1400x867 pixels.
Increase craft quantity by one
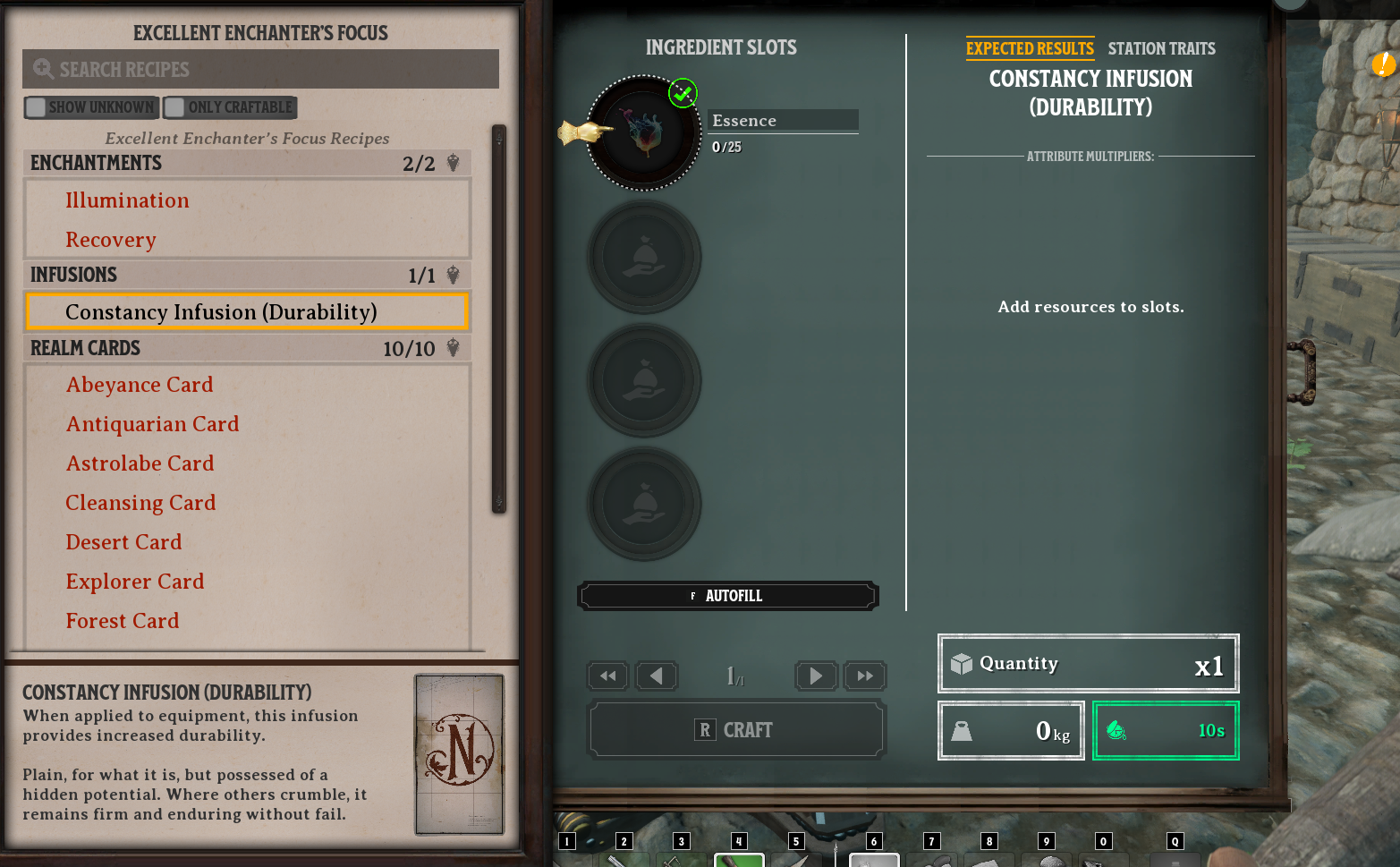pos(815,676)
